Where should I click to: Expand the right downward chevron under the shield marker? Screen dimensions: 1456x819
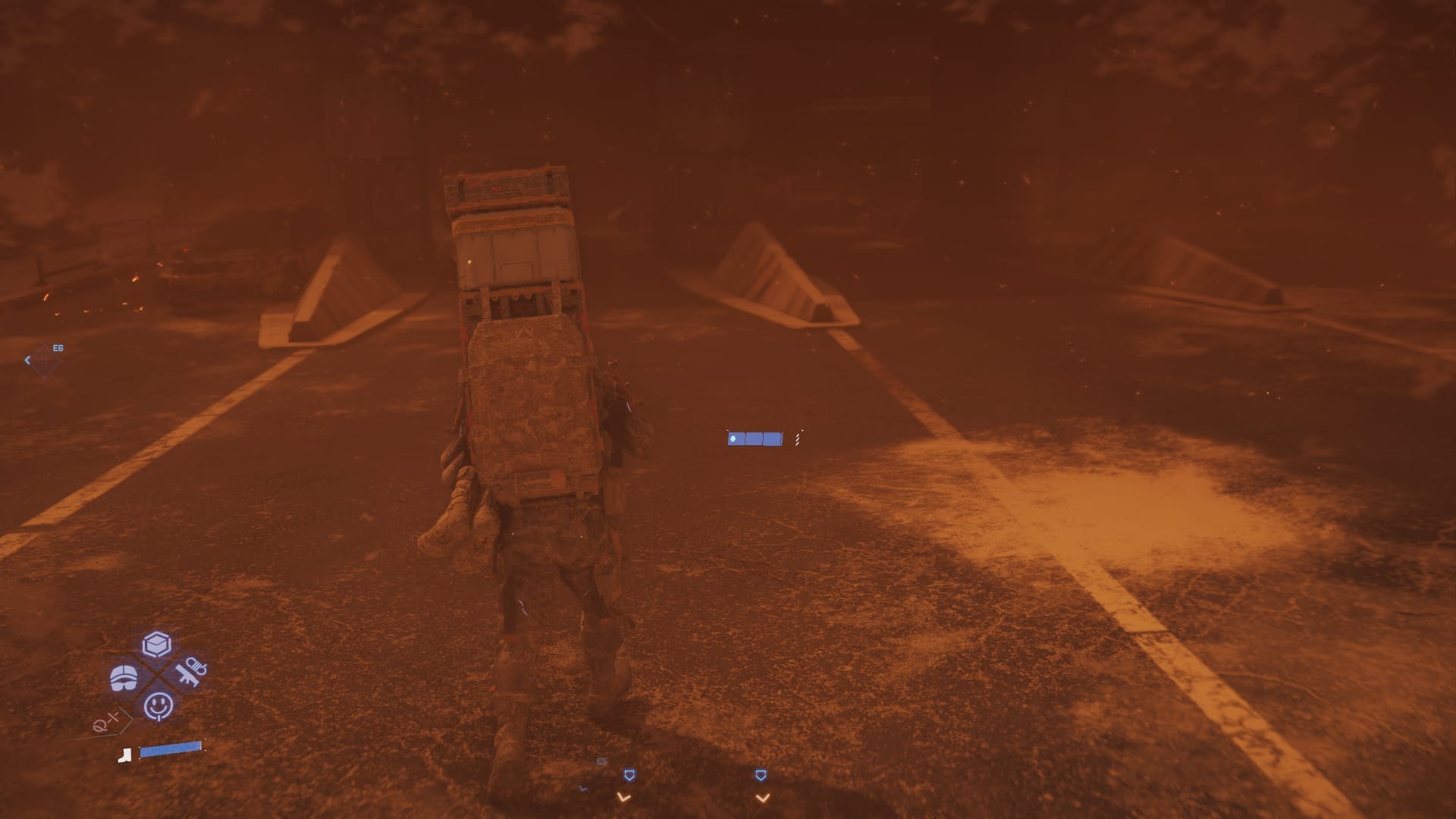(763, 797)
